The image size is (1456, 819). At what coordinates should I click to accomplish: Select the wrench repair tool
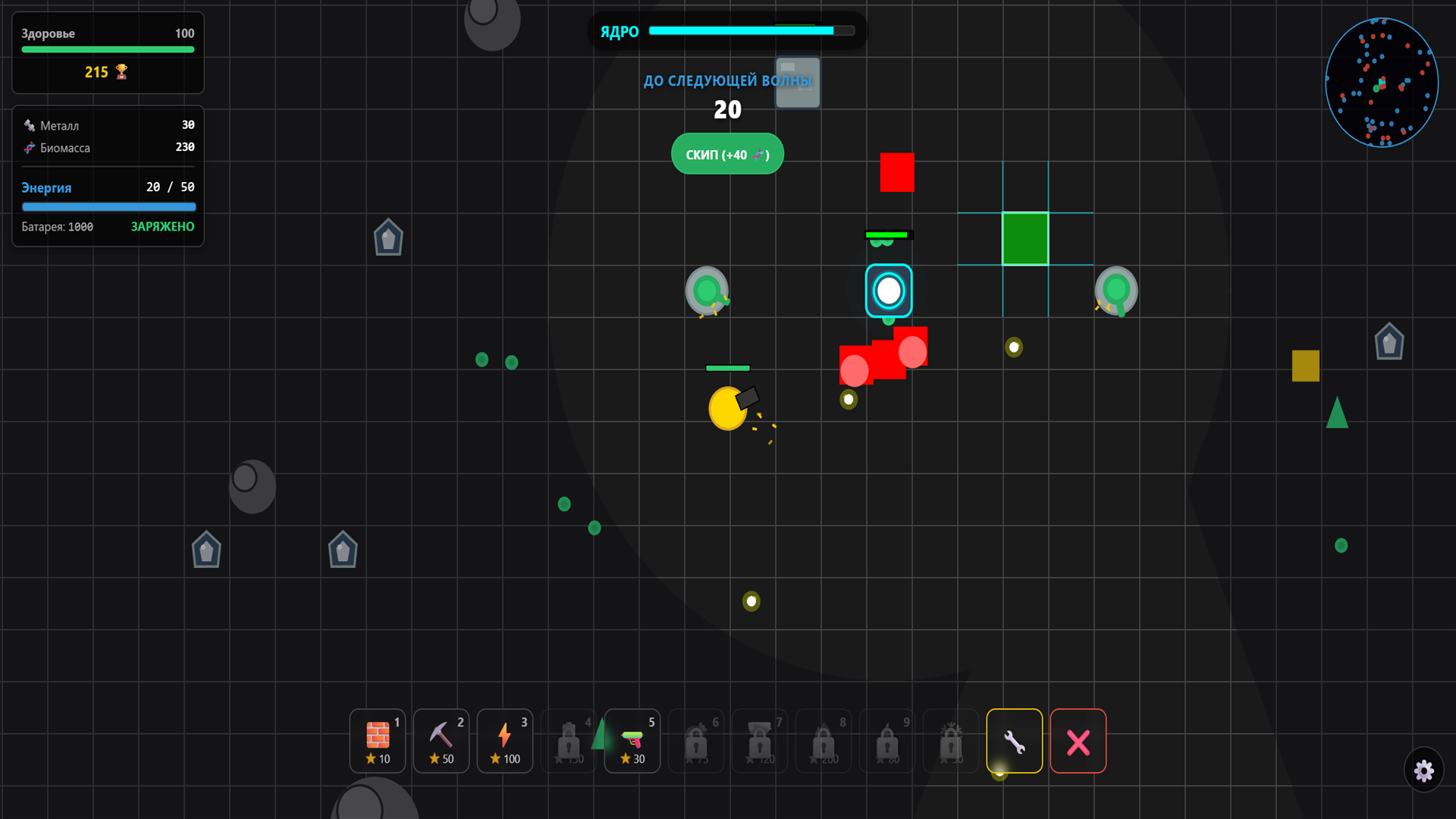tap(1014, 741)
